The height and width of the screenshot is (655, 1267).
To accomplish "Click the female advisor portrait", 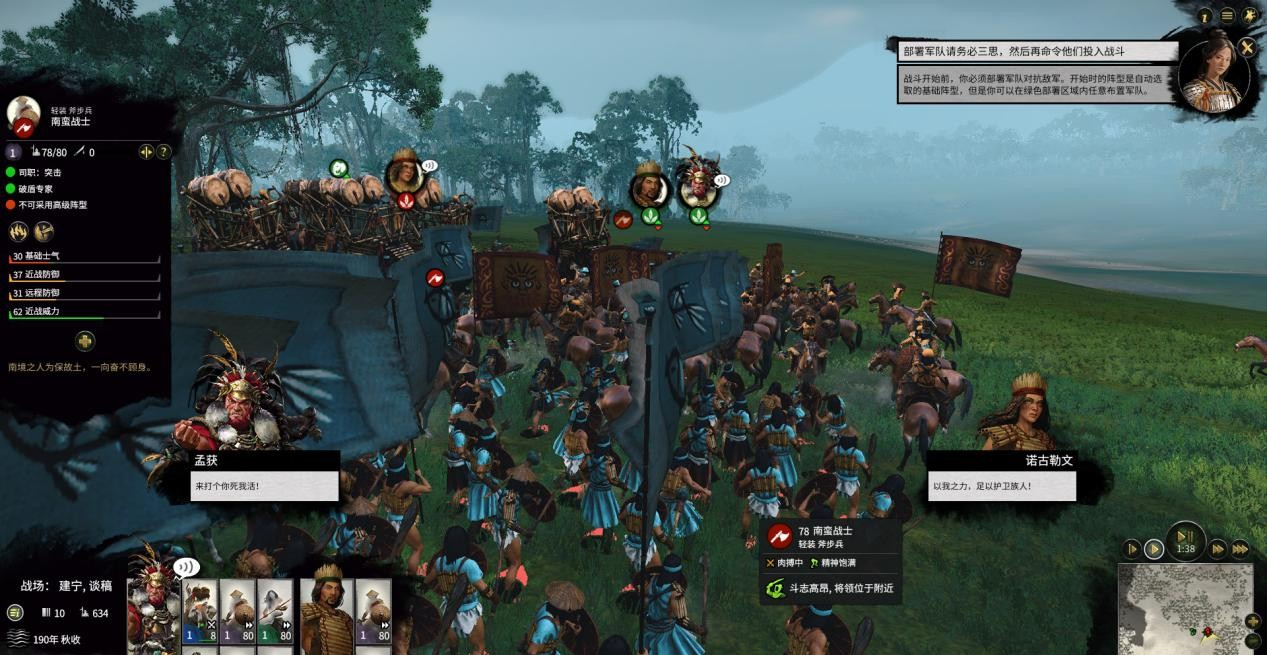I will pos(1213,76).
